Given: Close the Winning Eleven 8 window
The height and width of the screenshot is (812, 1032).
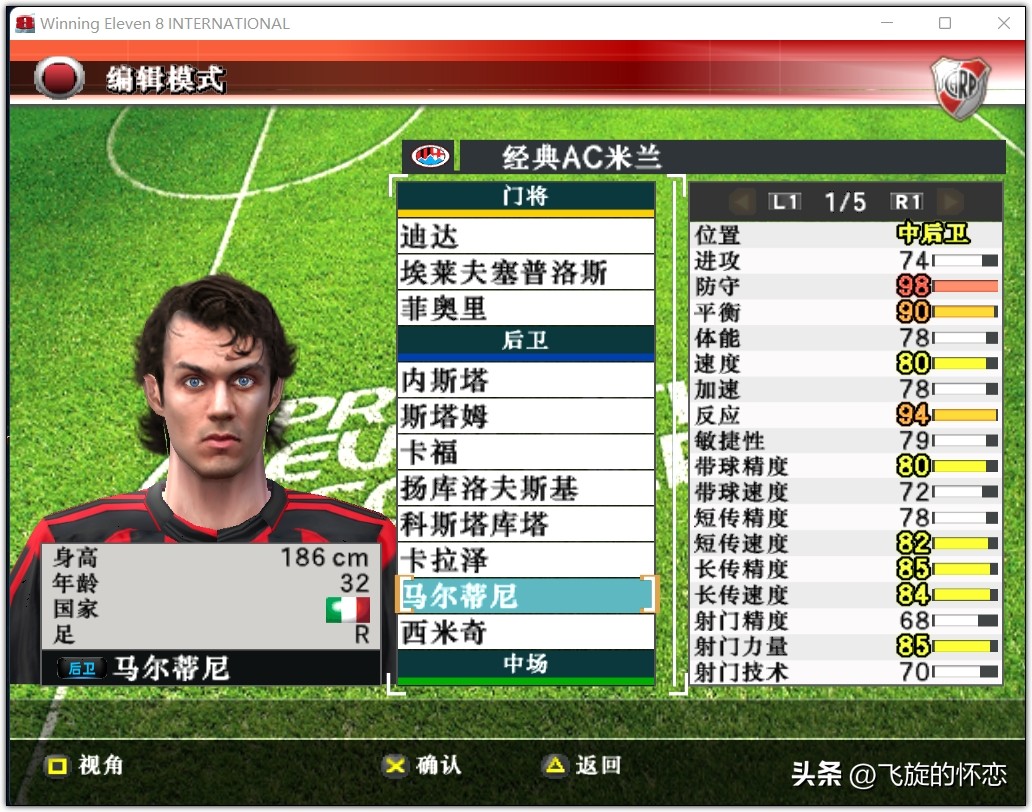Looking at the screenshot, I should (1003, 23).
